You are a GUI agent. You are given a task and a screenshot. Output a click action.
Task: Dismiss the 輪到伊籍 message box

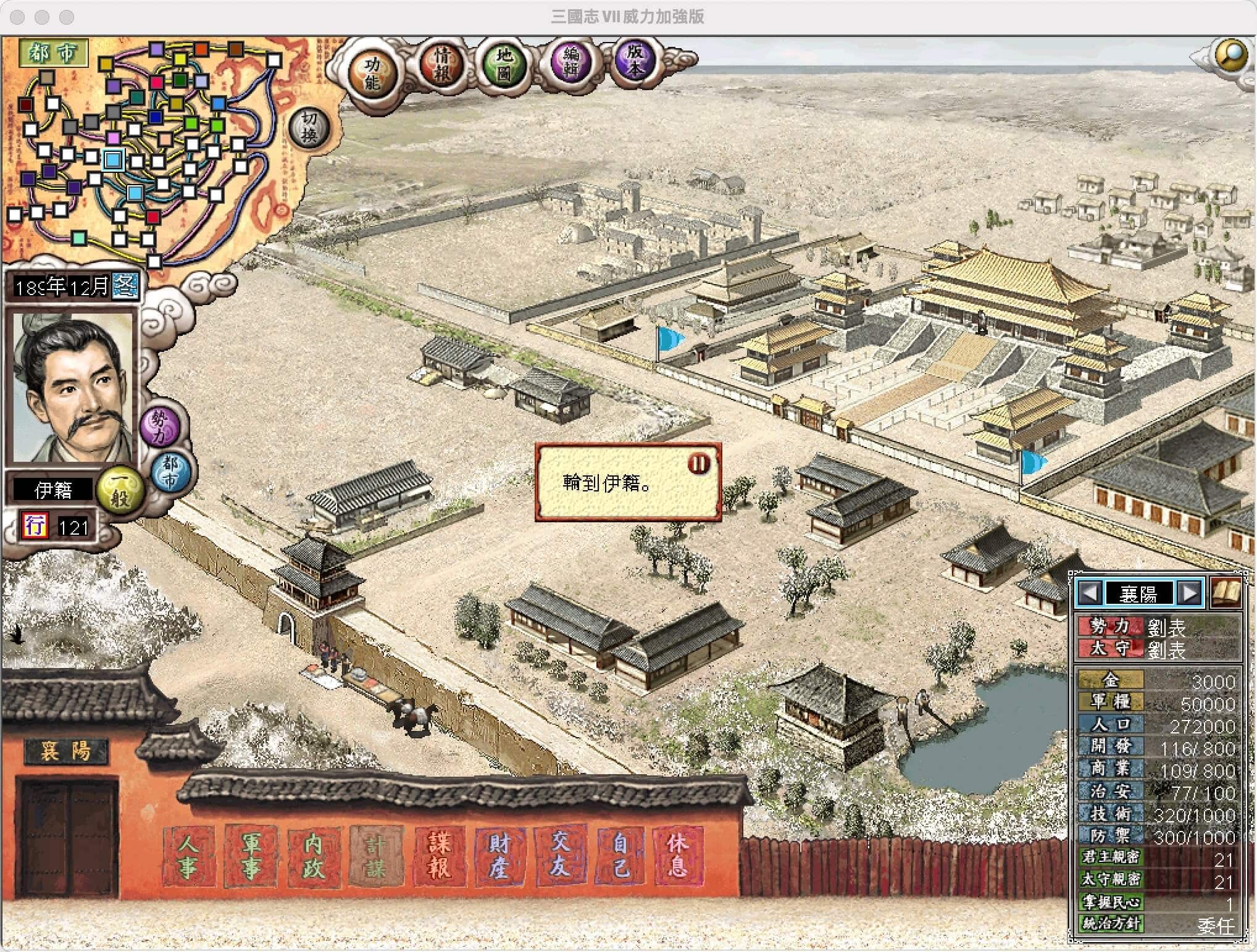[699, 463]
